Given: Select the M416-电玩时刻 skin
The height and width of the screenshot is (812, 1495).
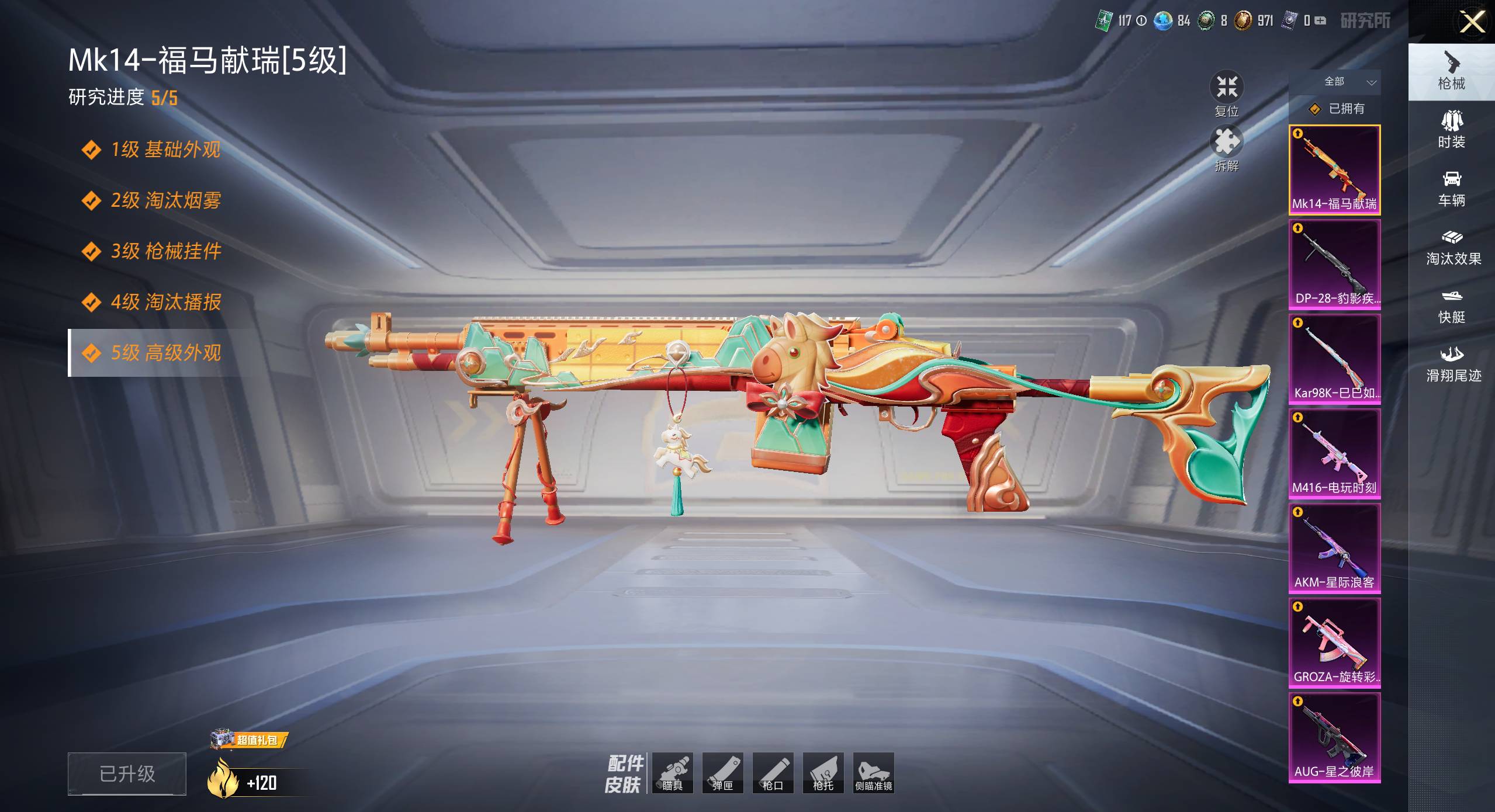Looking at the screenshot, I should [1334, 454].
